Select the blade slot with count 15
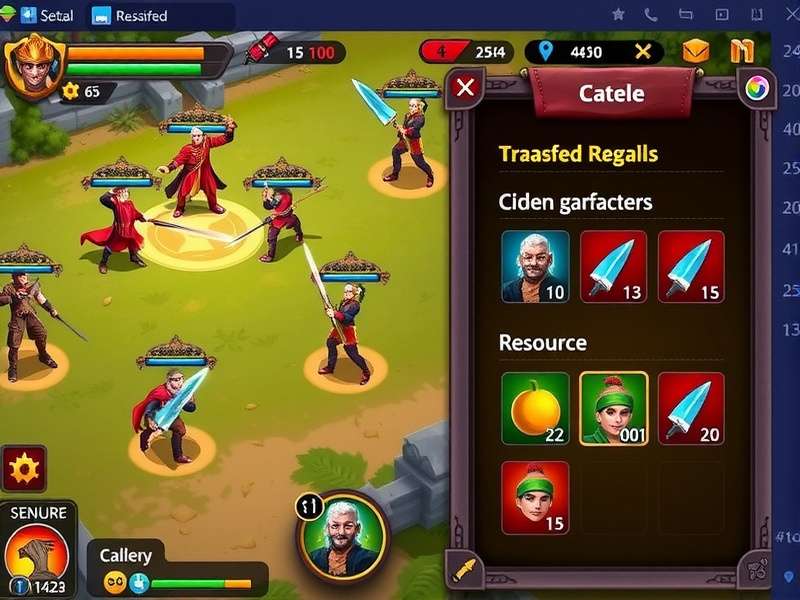This screenshot has width=800, height=600. tap(691, 266)
